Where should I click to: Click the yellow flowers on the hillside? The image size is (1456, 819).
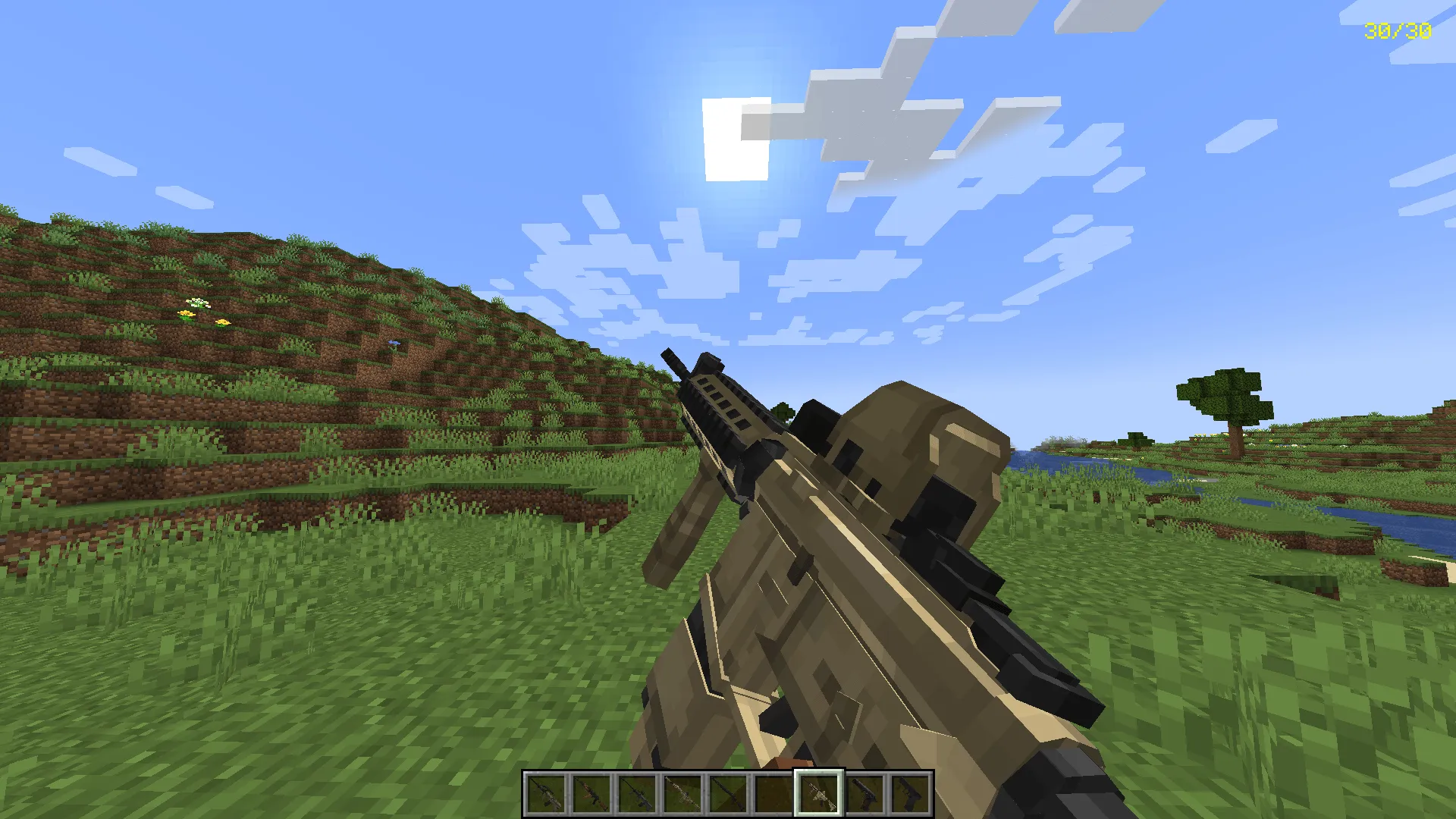(199, 318)
